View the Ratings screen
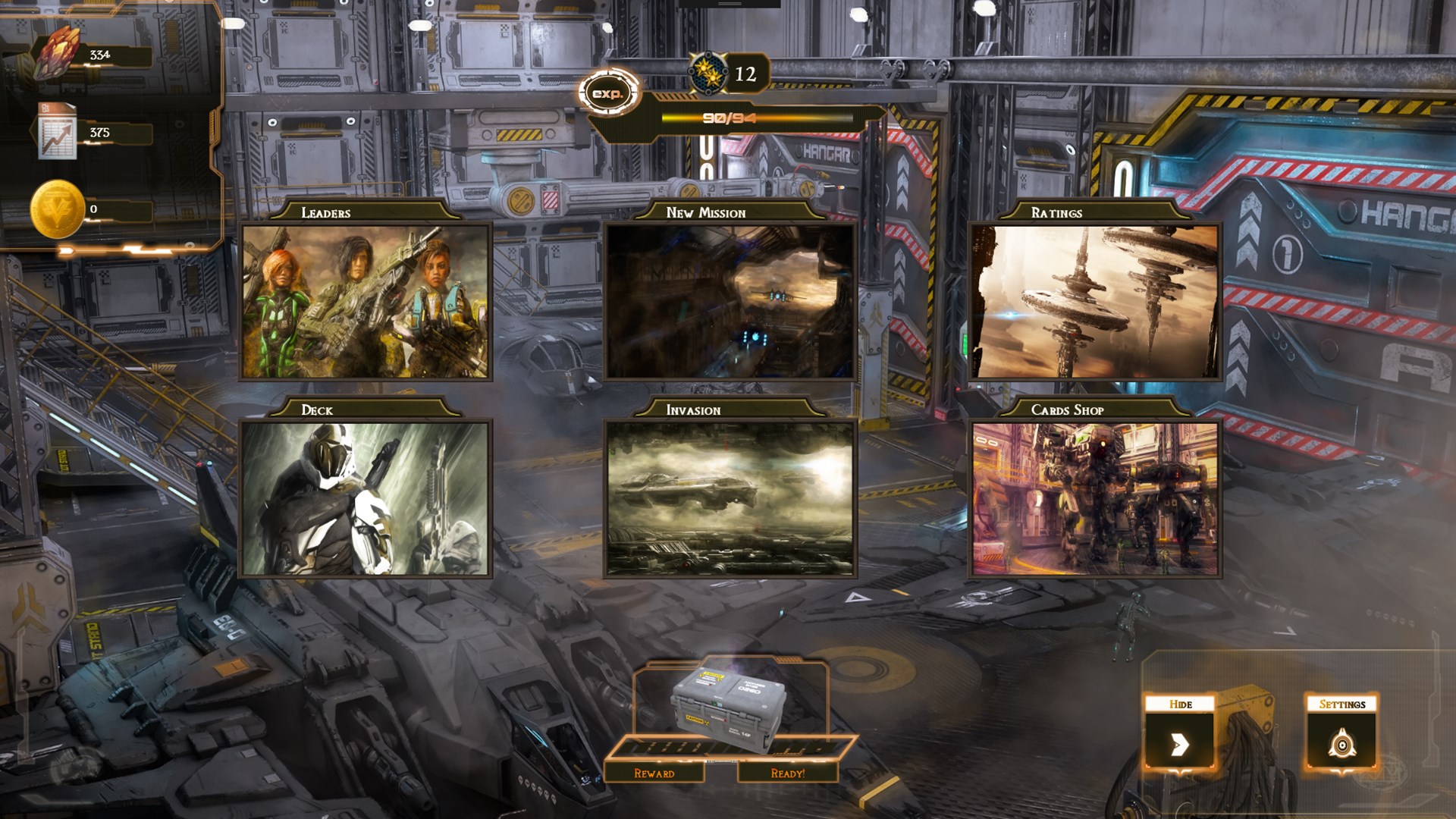Image resolution: width=1456 pixels, height=819 pixels. [x=1094, y=301]
